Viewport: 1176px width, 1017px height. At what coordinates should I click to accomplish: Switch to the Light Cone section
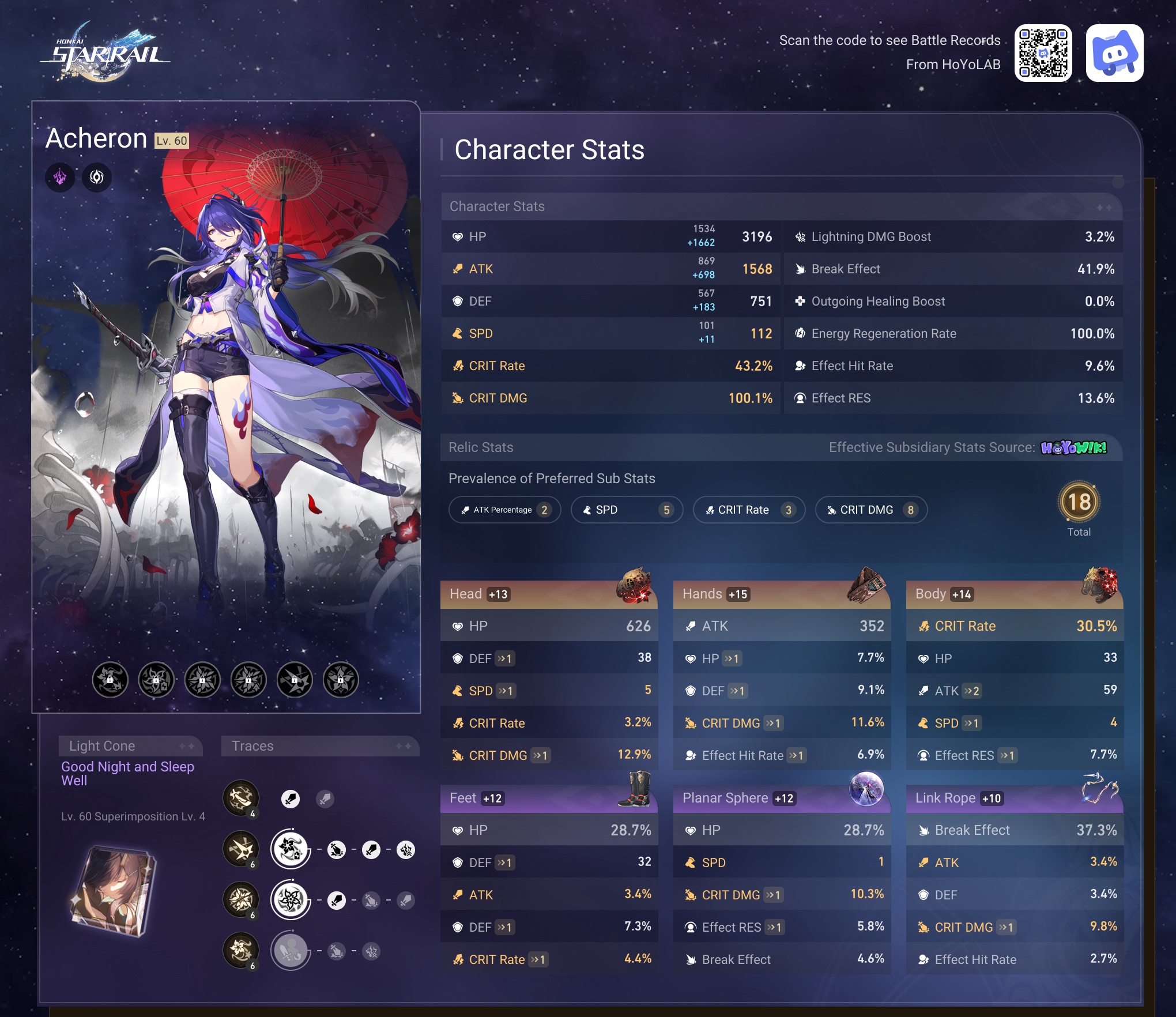coord(131,745)
